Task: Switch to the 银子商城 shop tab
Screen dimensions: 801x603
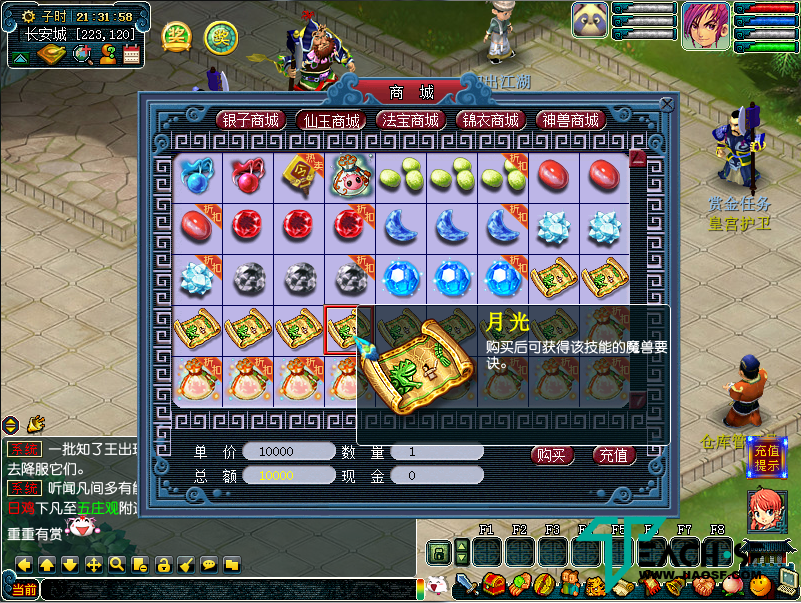Action: [x=251, y=120]
